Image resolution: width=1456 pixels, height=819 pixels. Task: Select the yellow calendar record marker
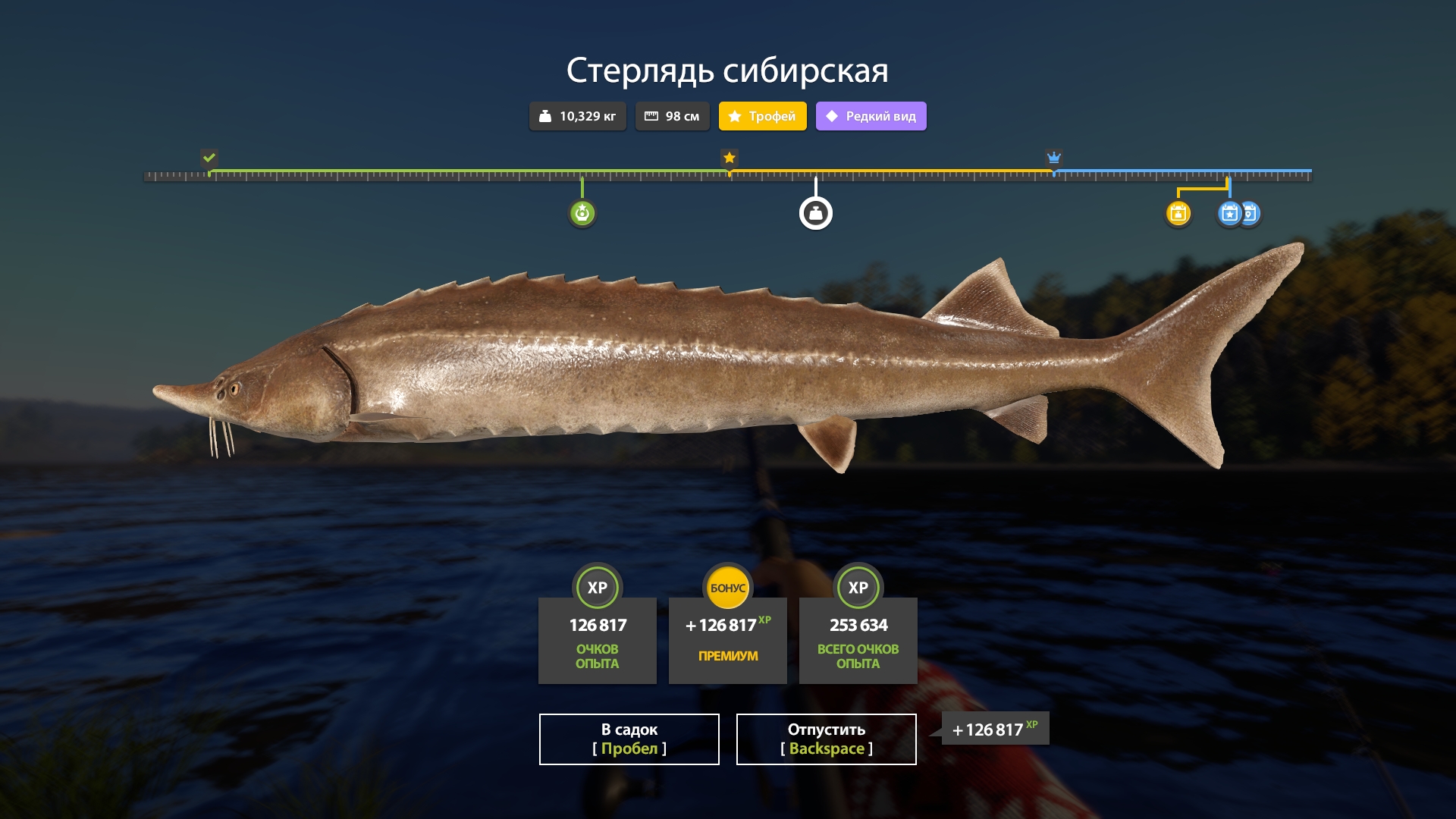click(1178, 213)
